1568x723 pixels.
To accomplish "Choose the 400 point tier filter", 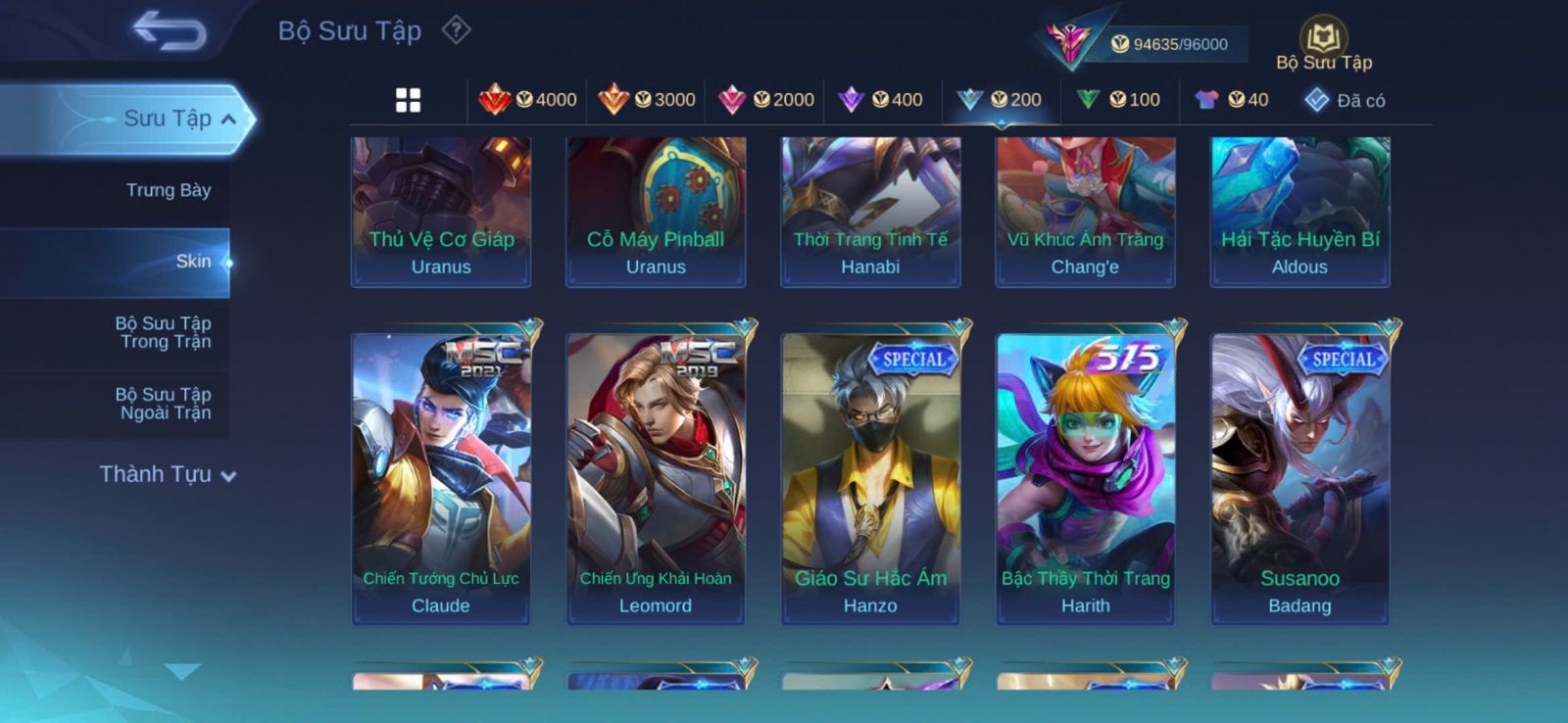I will [x=882, y=100].
